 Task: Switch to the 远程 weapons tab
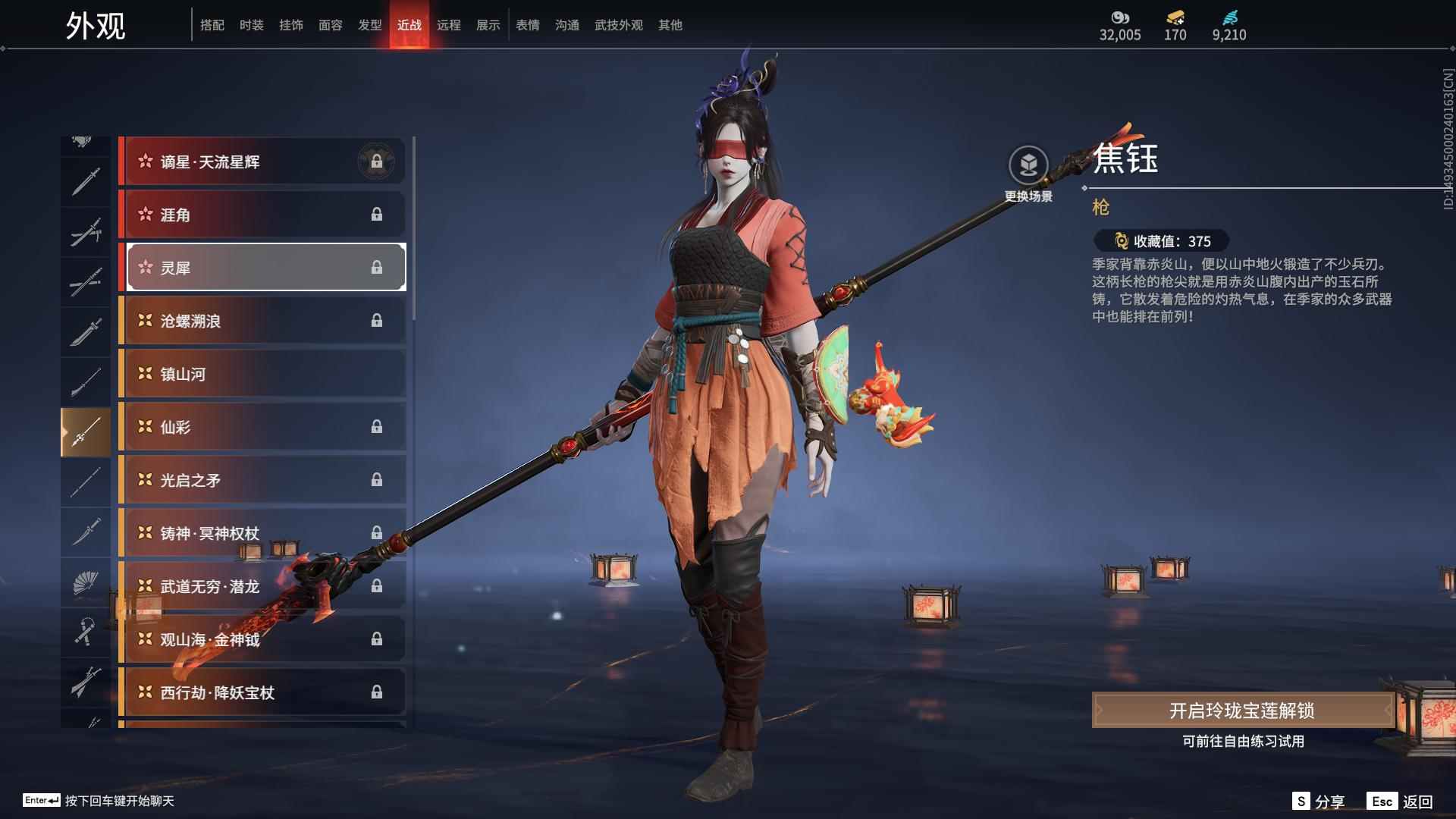[x=448, y=25]
